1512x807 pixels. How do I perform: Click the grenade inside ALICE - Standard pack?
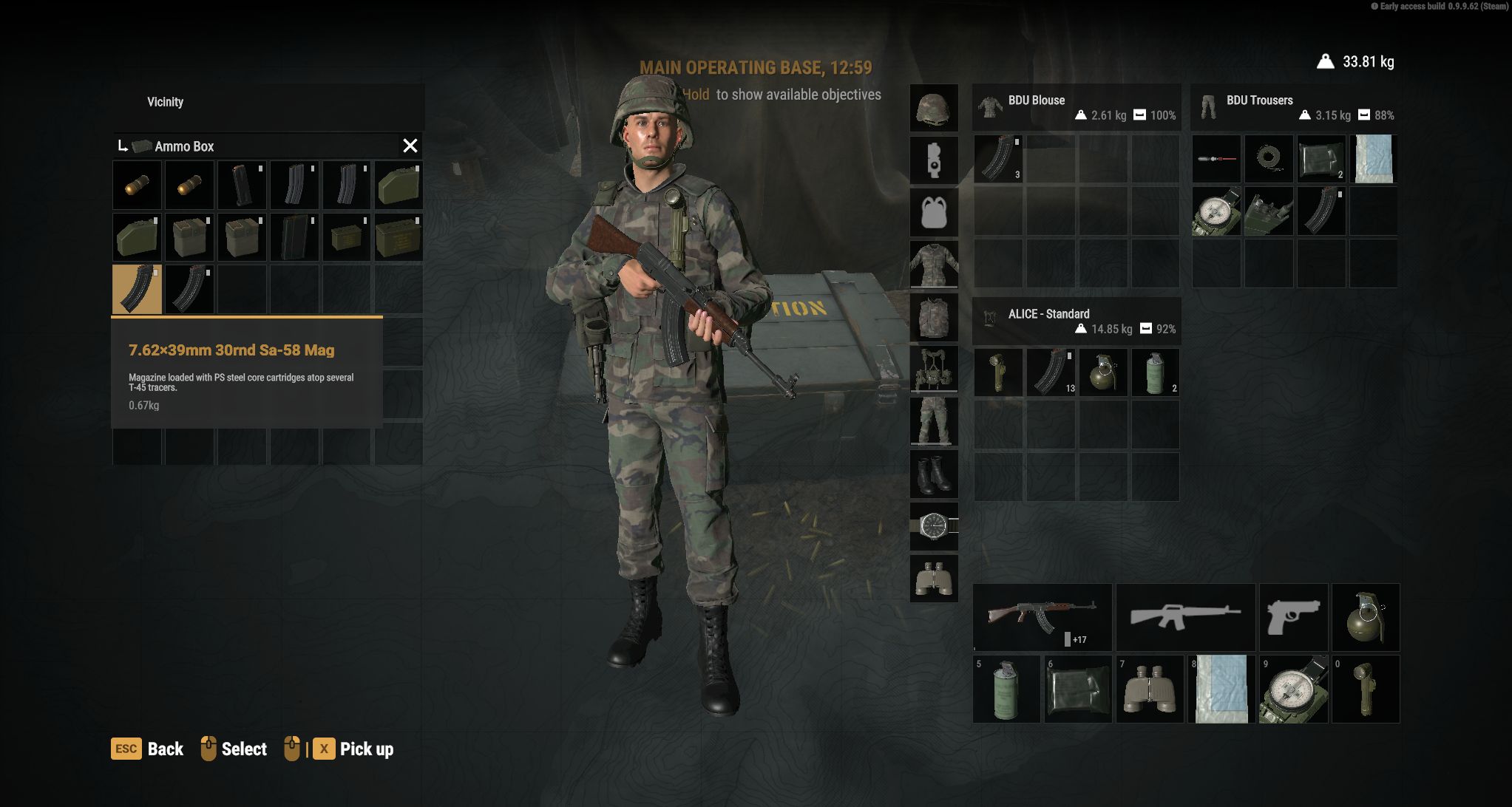click(x=1103, y=372)
